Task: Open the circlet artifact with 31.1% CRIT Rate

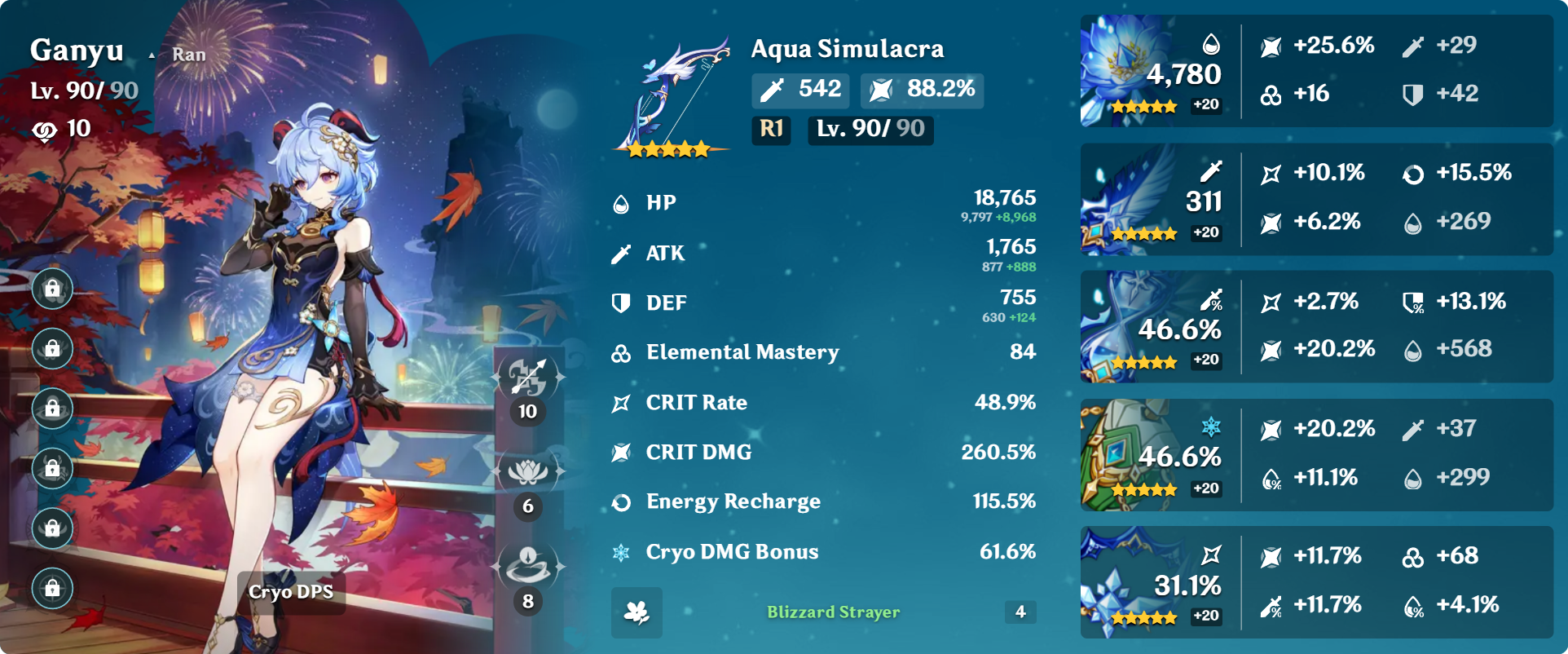Action: pyautogui.click(x=1125, y=582)
